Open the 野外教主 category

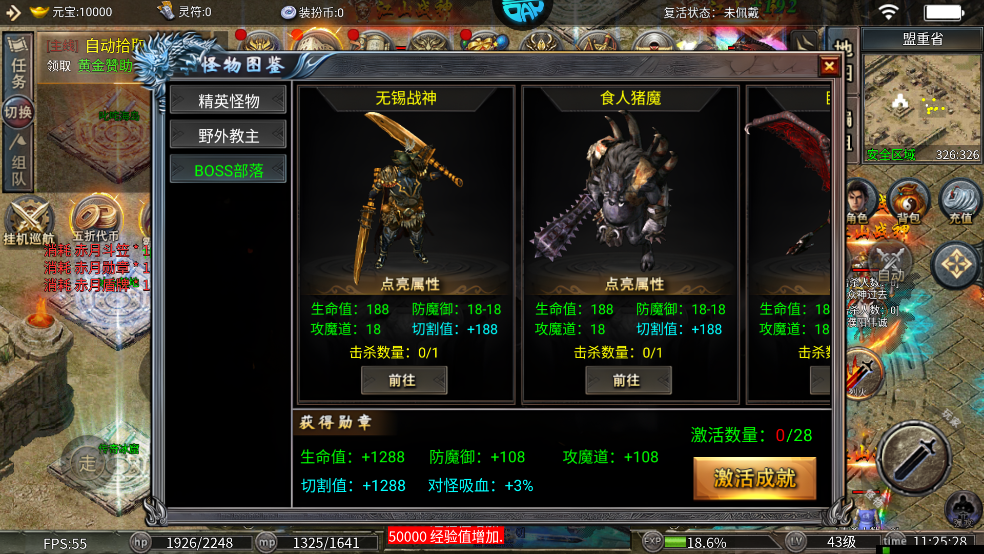coord(228,135)
